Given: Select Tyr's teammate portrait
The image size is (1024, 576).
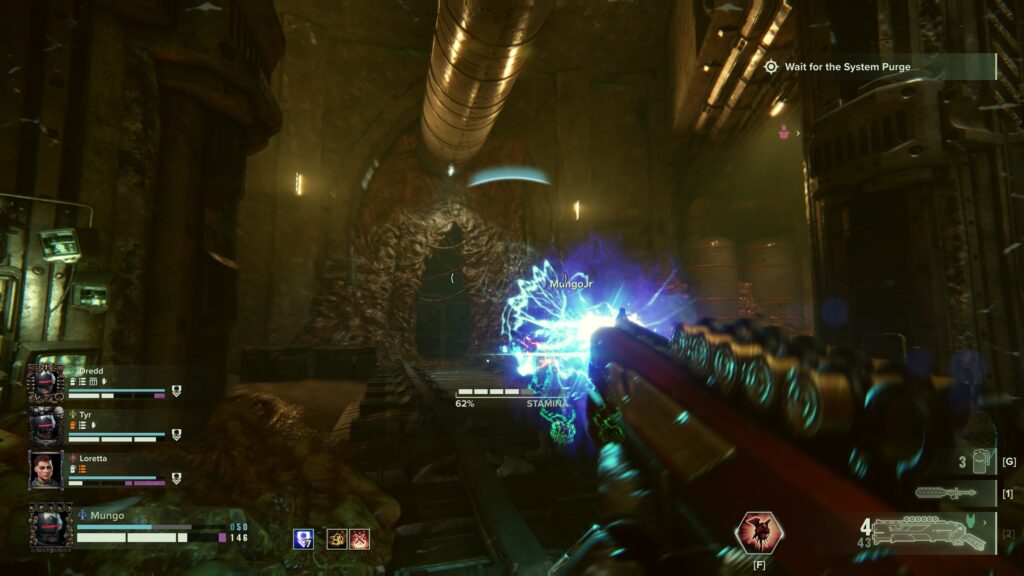Looking at the screenshot, I should tap(46, 425).
